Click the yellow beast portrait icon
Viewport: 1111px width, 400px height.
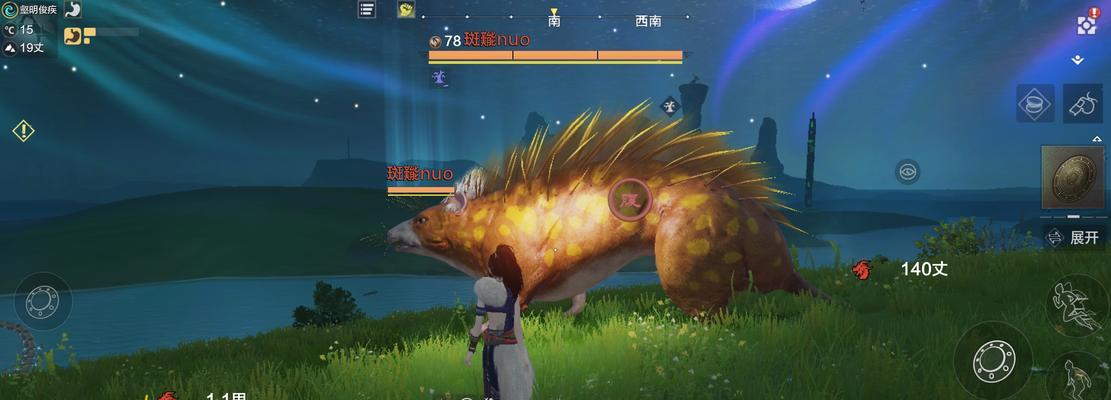[x=406, y=9]
